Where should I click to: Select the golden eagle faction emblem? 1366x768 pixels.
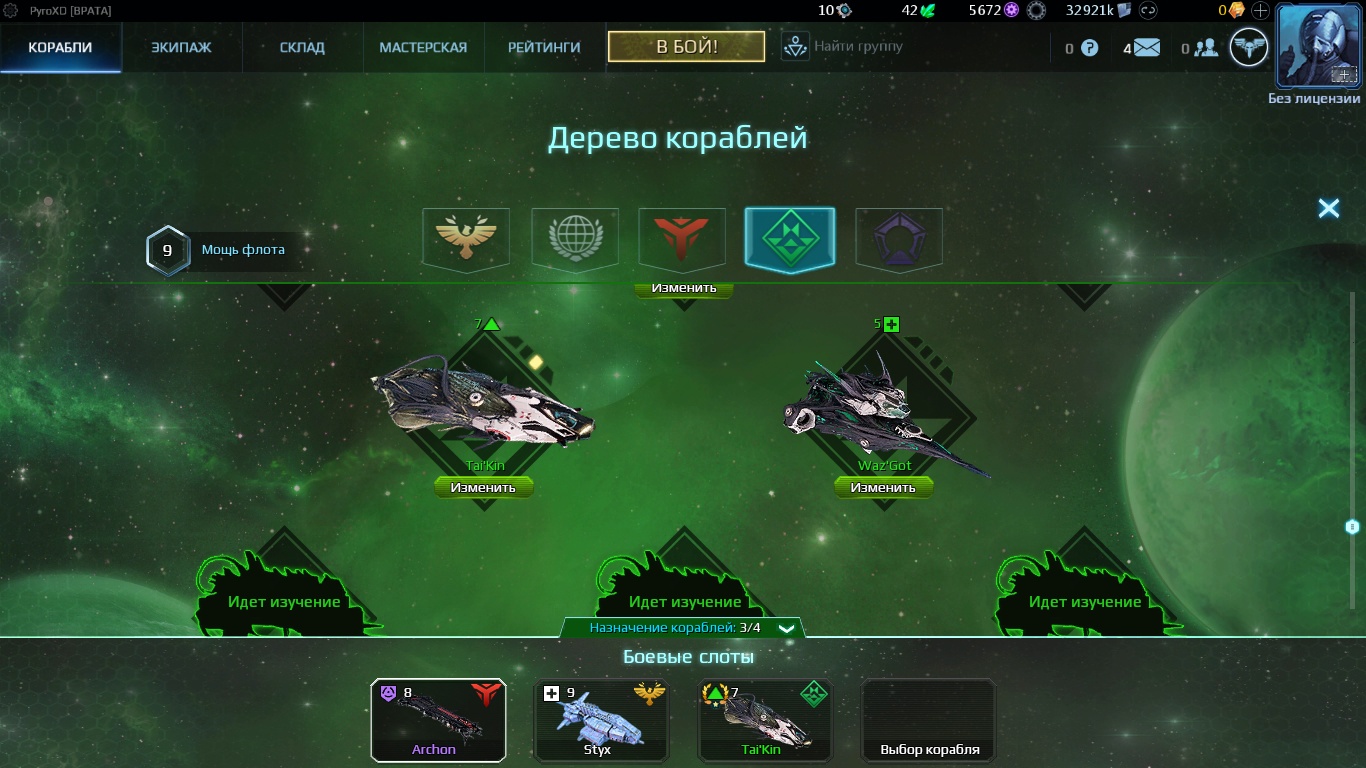pyautogui.click(x=466, y=238)
